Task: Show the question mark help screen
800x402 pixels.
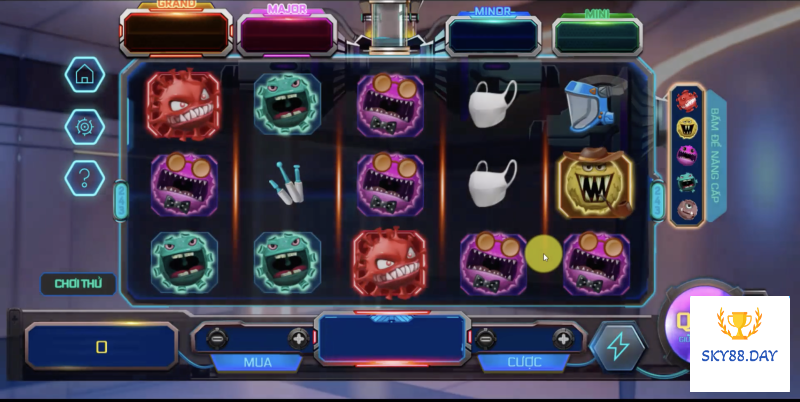Action: [85, 178]
